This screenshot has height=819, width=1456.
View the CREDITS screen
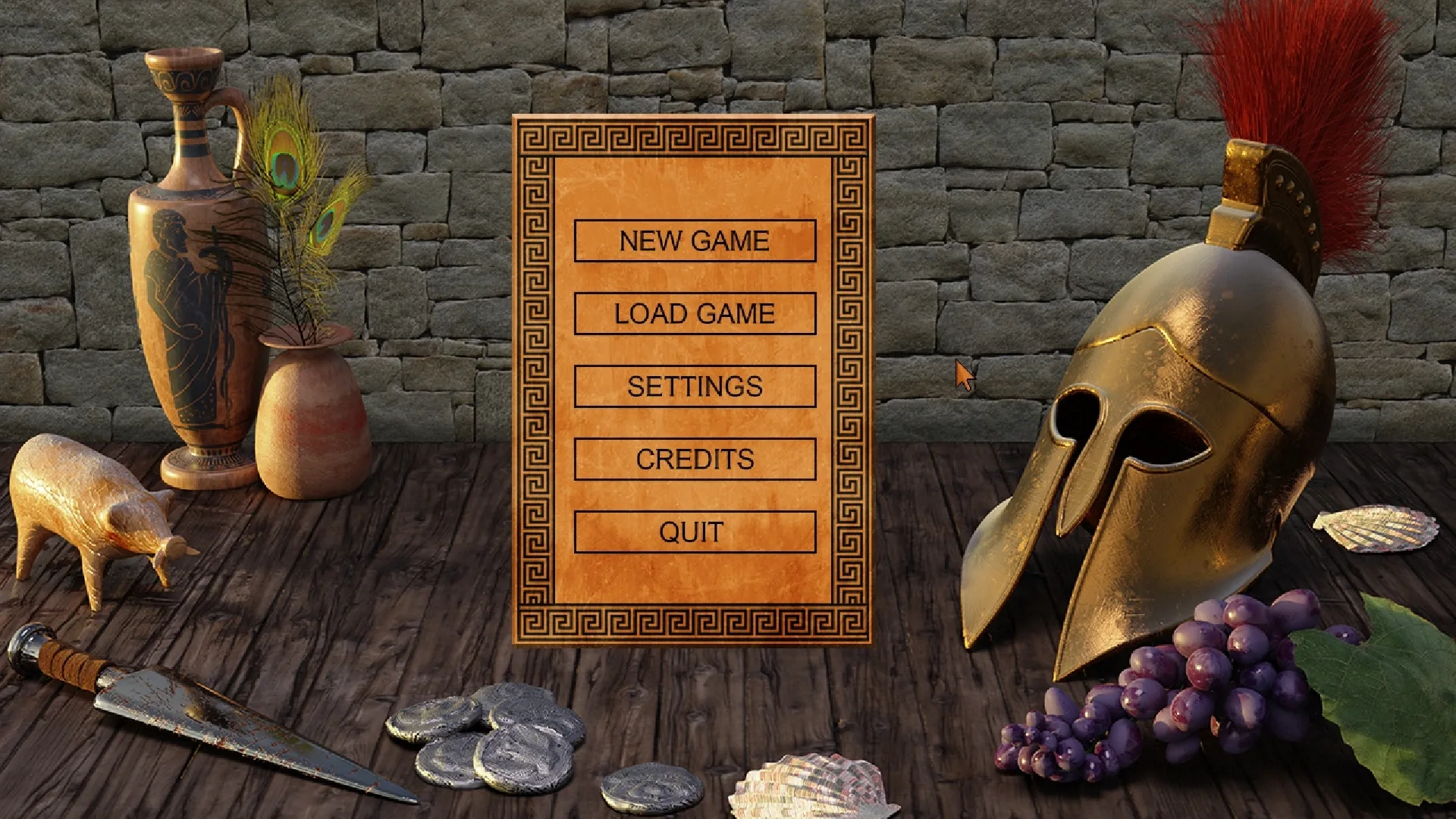pyautogui.click(x=695, y=459)
